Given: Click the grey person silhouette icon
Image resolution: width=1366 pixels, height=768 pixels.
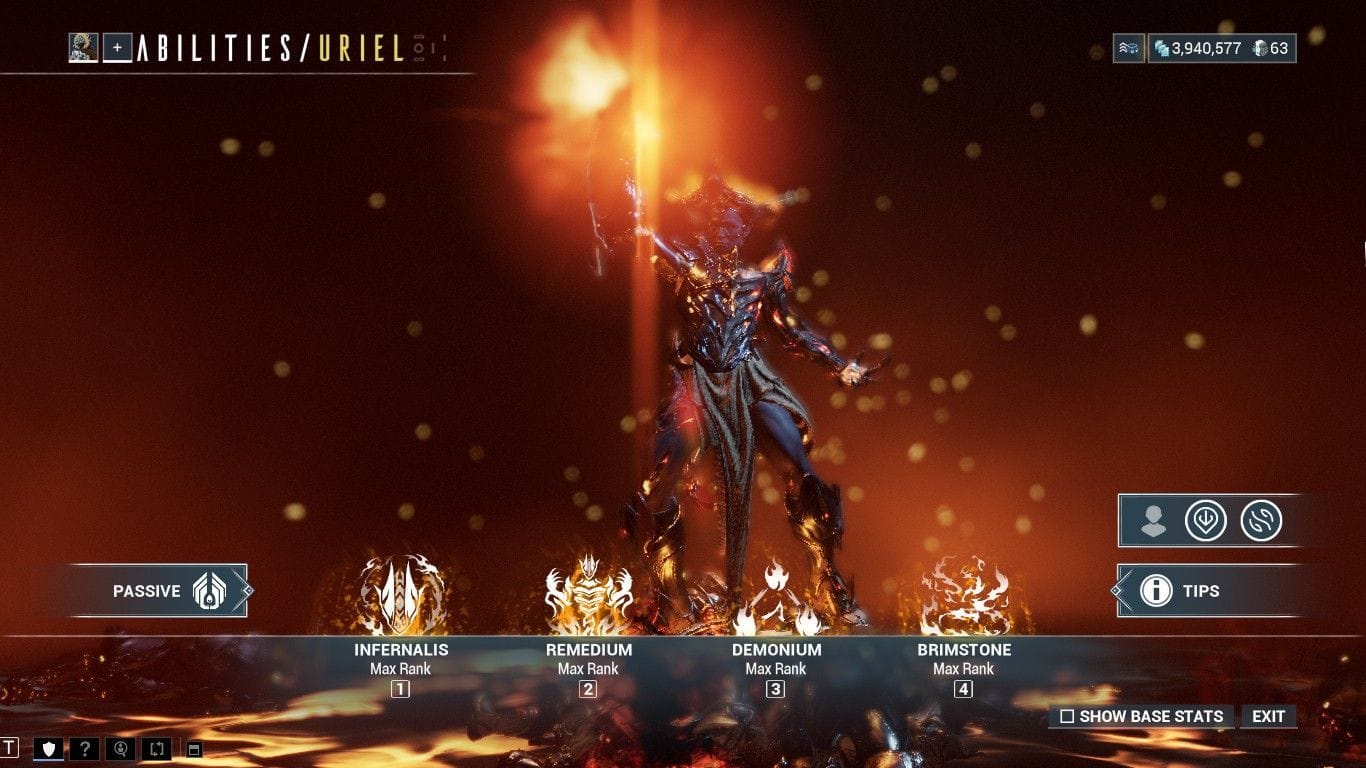Looking at the screenshot, I should coord(1154,521).
